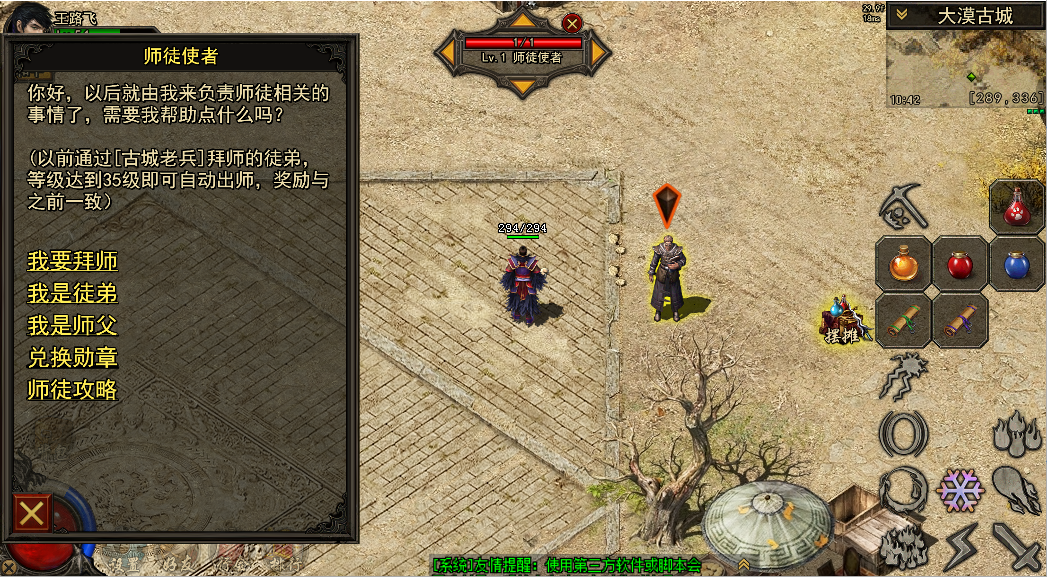Image resolution: width=1047 pixels, height=577 pixels.
Task: Choose the 我要拜师 dialogue option
Action: (72, 262)
